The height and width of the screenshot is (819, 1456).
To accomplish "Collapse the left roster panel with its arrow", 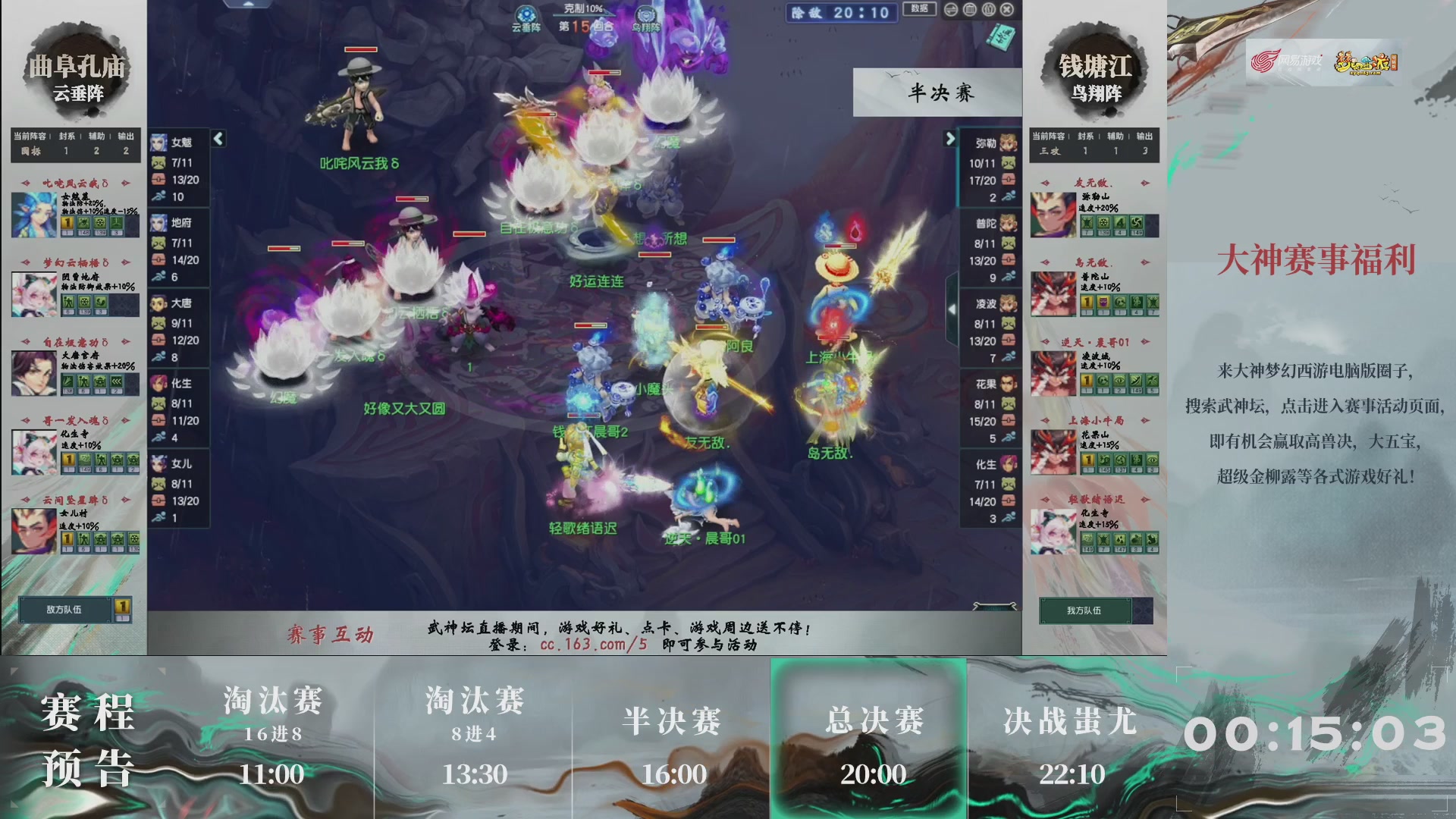I will pyautogui.click(x=217, y=138).
